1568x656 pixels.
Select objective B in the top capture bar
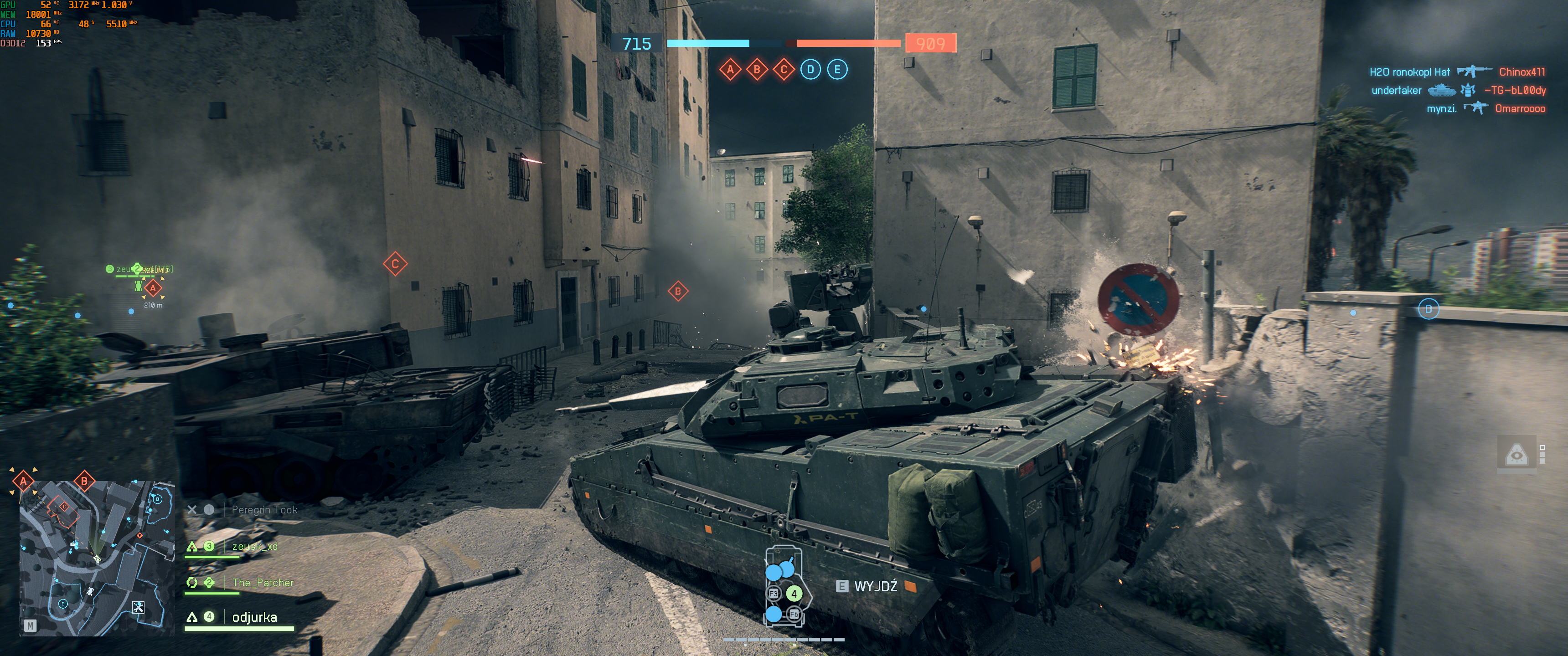(757, 69)
